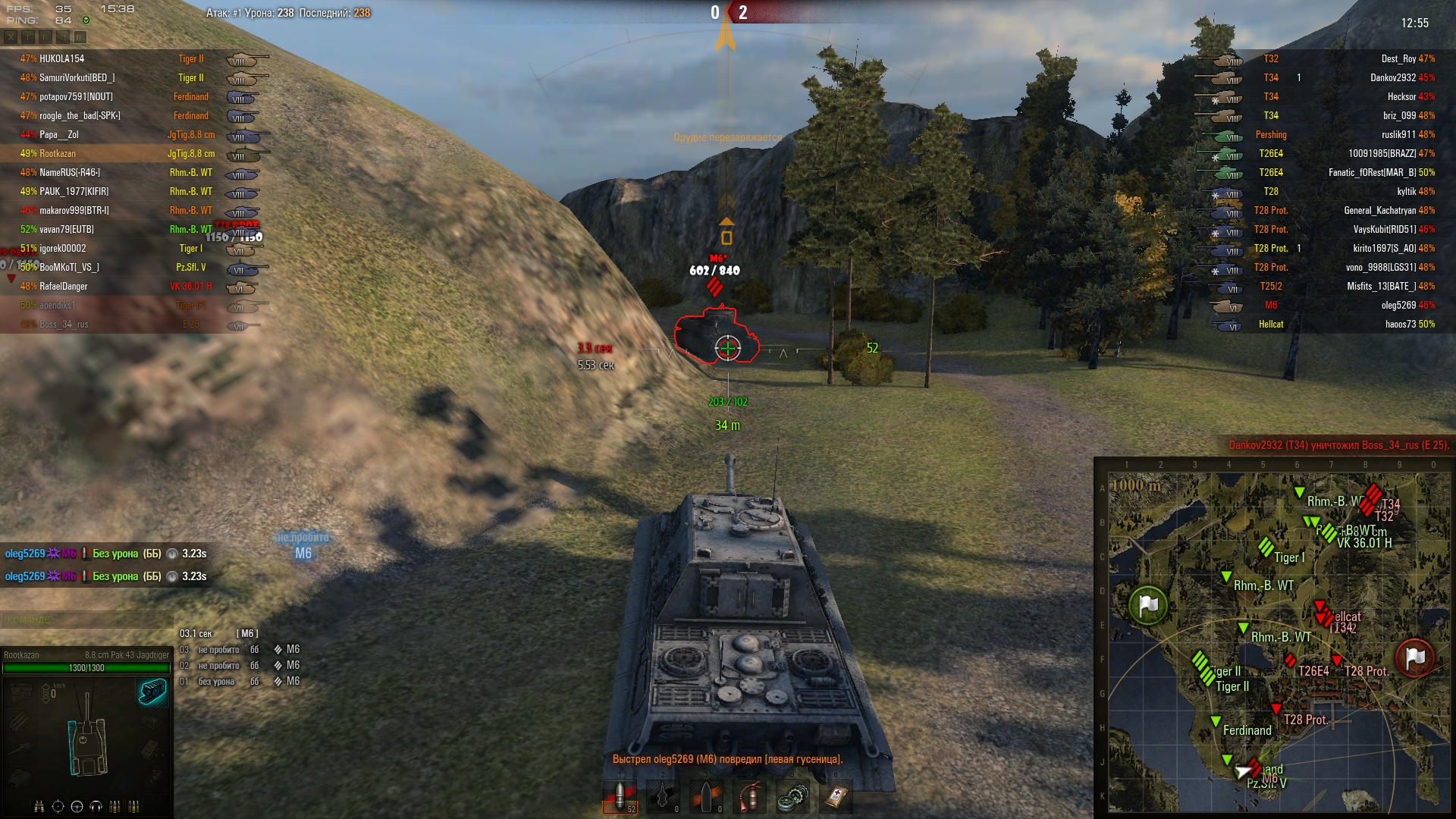Image resolution: width=1456 pixels, height=819 pixels.
Task: Click the enemy base flag on the minimap
Action: [x=1415, y=657]
